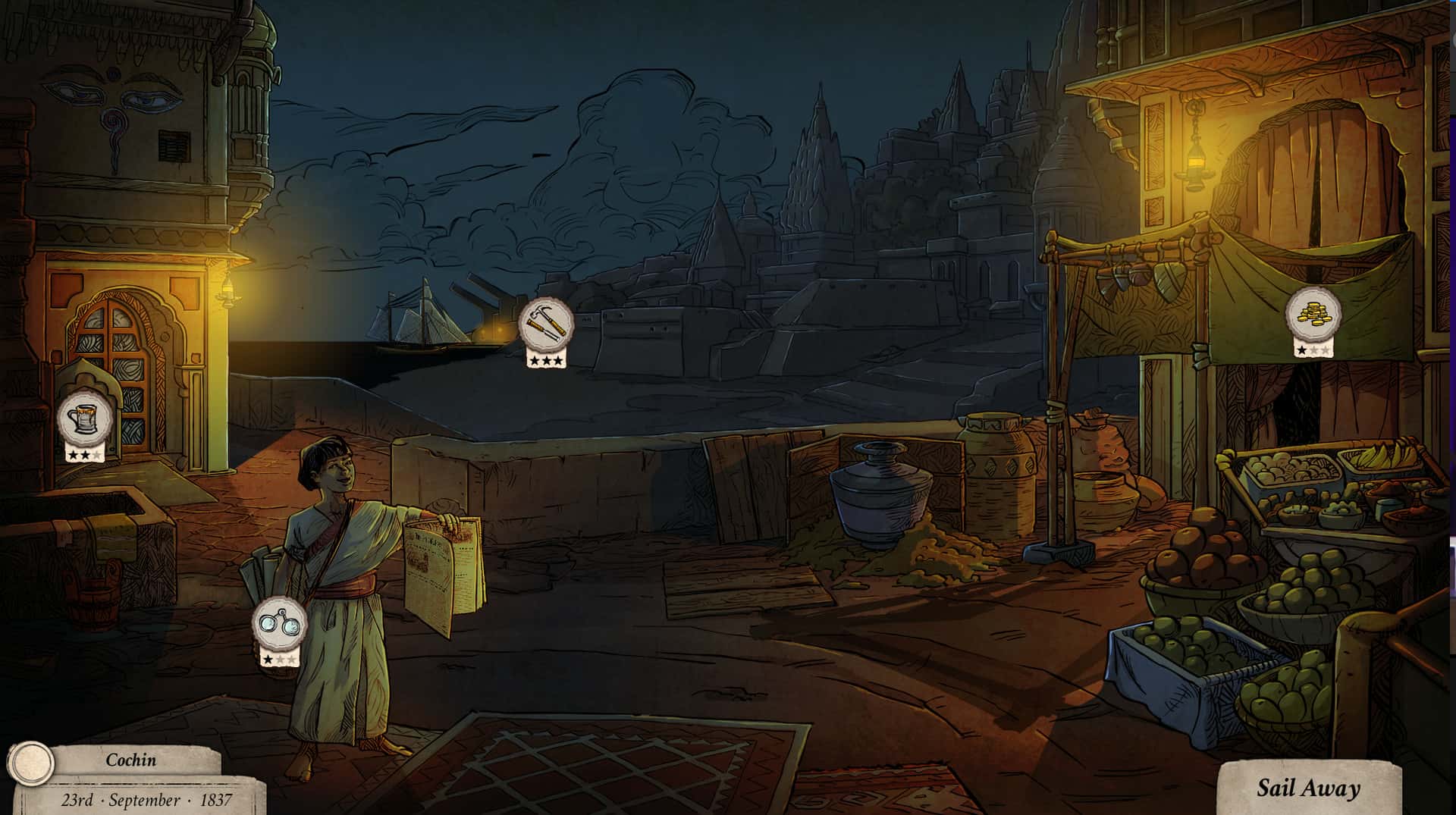This screenshot has height=815, width=1456.
Task: Click the single filled star below the spectacles medallion
Action: pos(270,658)
